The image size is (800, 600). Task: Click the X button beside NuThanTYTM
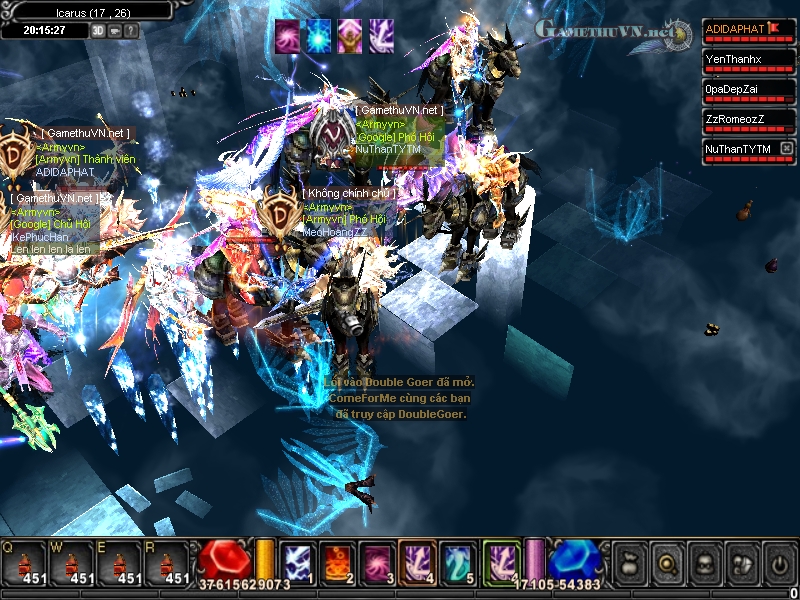786,149
